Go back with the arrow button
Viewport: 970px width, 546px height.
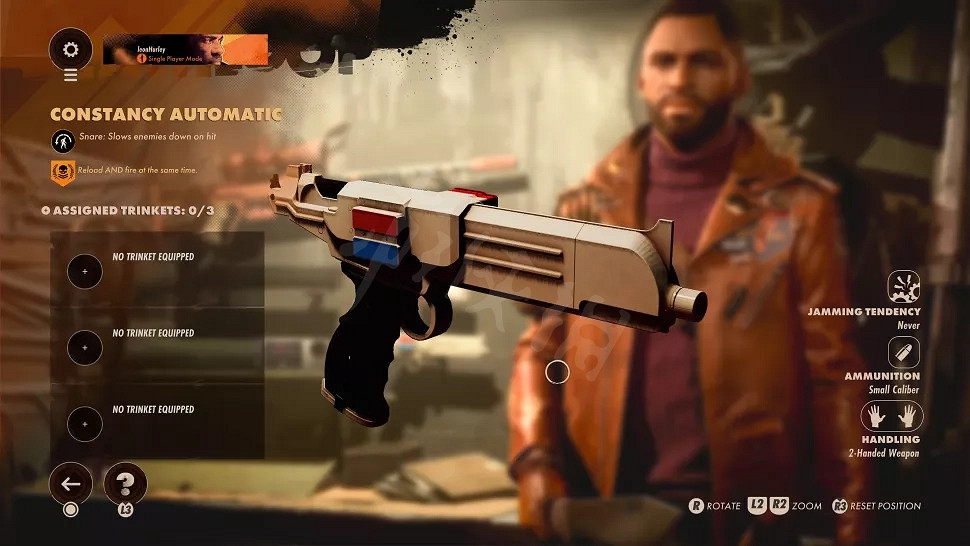[x=71, y=484]
